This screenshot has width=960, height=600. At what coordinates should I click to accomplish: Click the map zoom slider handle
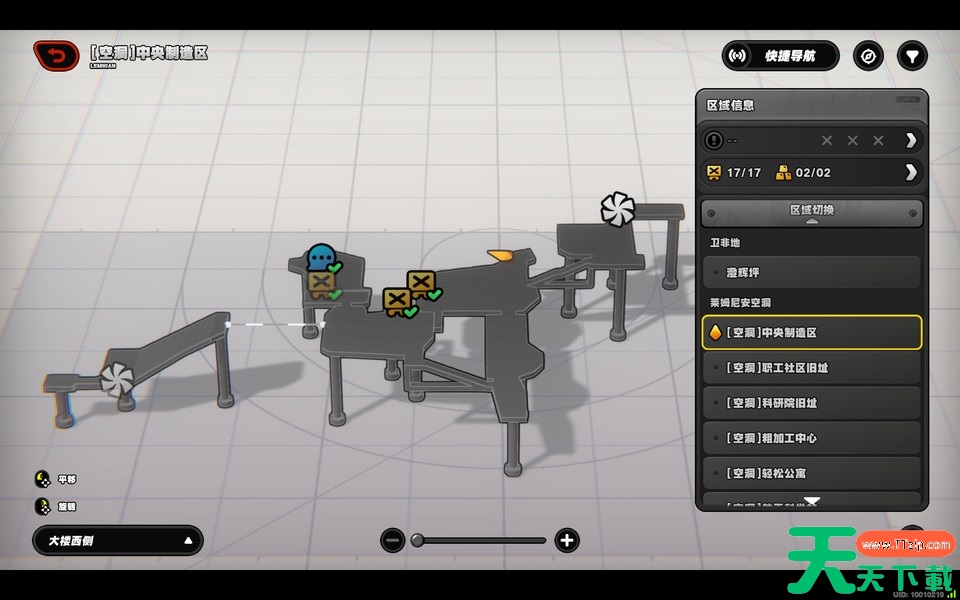[418, 541]
